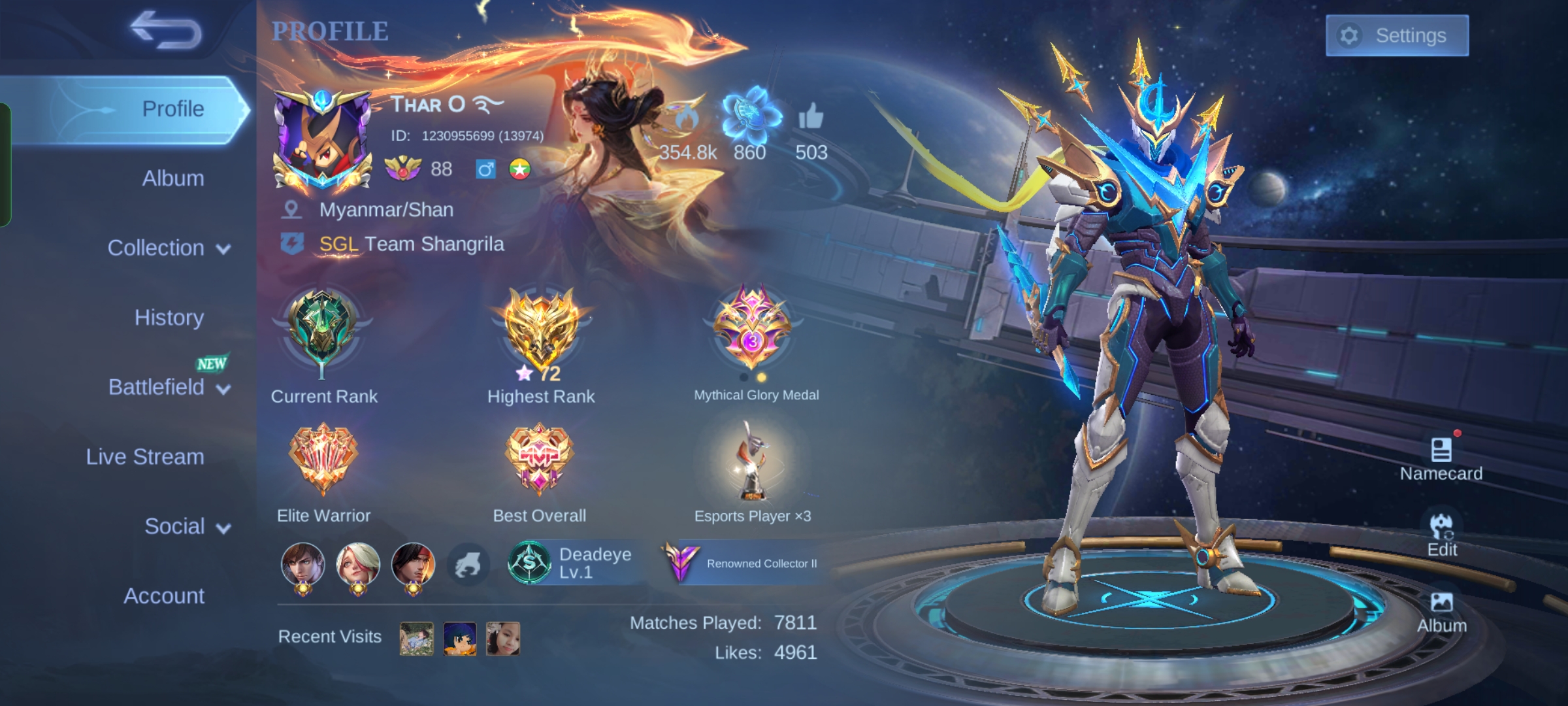This screenshot has height=706, width=1568.
Task: Open the Account tab
Action: 164,596
